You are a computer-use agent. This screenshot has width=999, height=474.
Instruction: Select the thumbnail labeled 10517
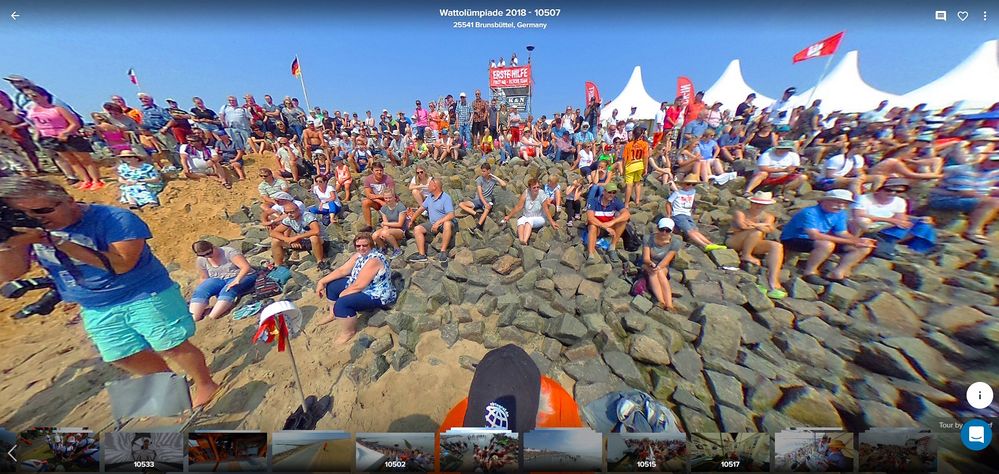coord(730,452)
